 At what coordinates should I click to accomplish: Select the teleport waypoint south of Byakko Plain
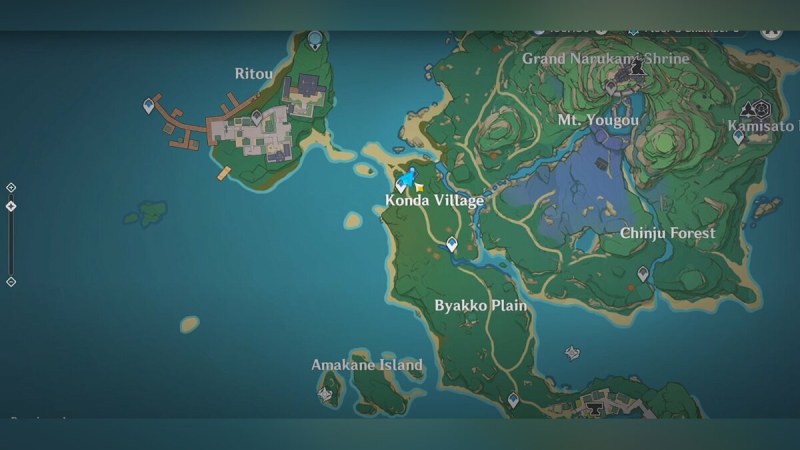click(513, 400)
